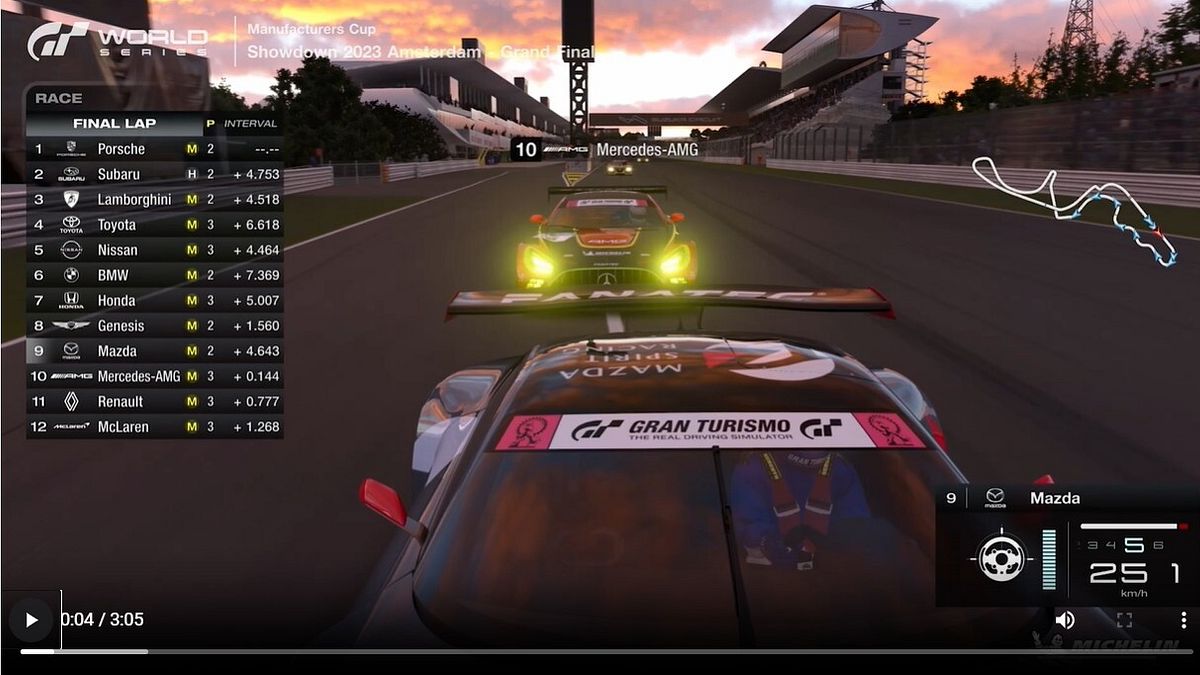This screenshot has height=675, width=1200.
Task: Choose the Genesis row in the leaderboard
Action: [x=155, y=326]
